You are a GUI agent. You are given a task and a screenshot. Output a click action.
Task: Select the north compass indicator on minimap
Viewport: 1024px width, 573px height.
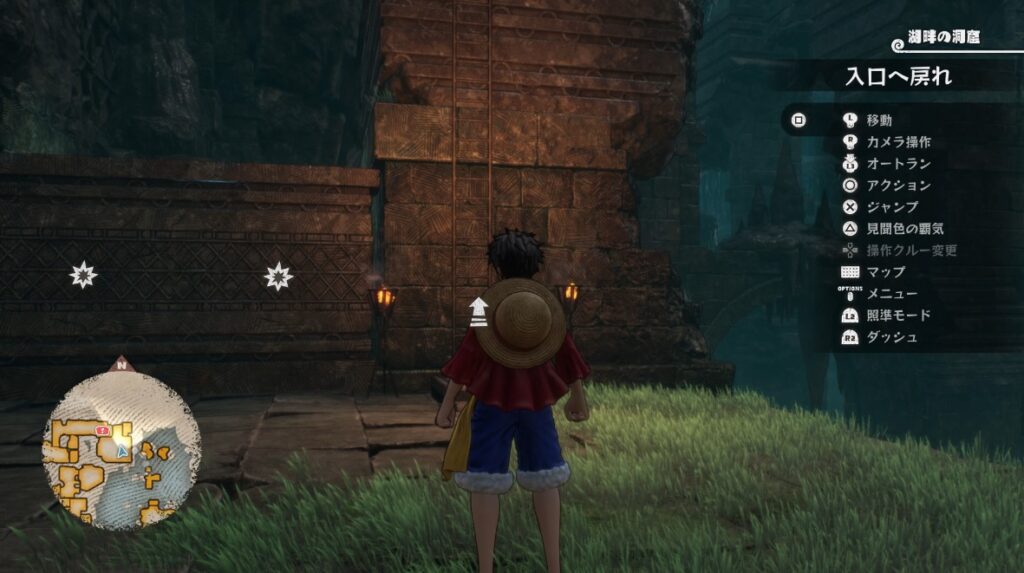coord(122,365)
